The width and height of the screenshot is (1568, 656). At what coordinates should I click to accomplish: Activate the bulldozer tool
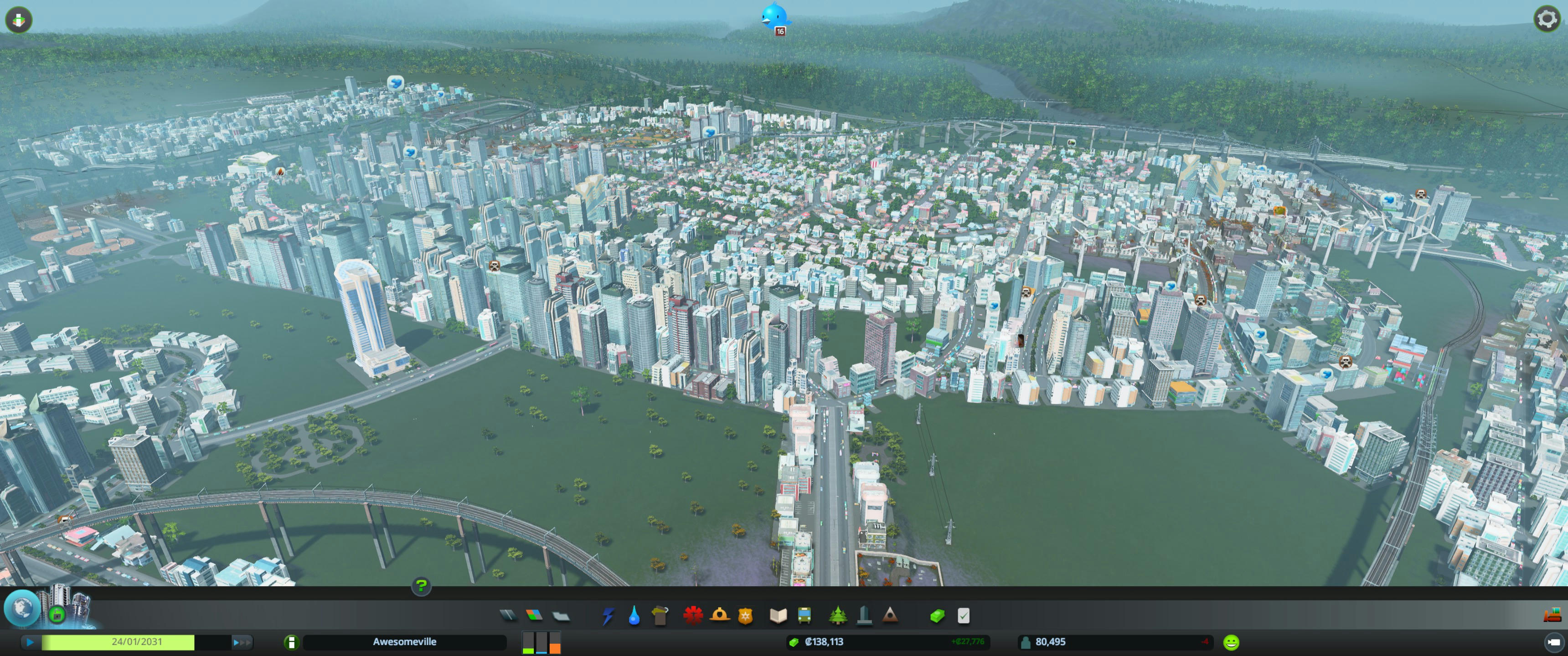point(1552,615)
